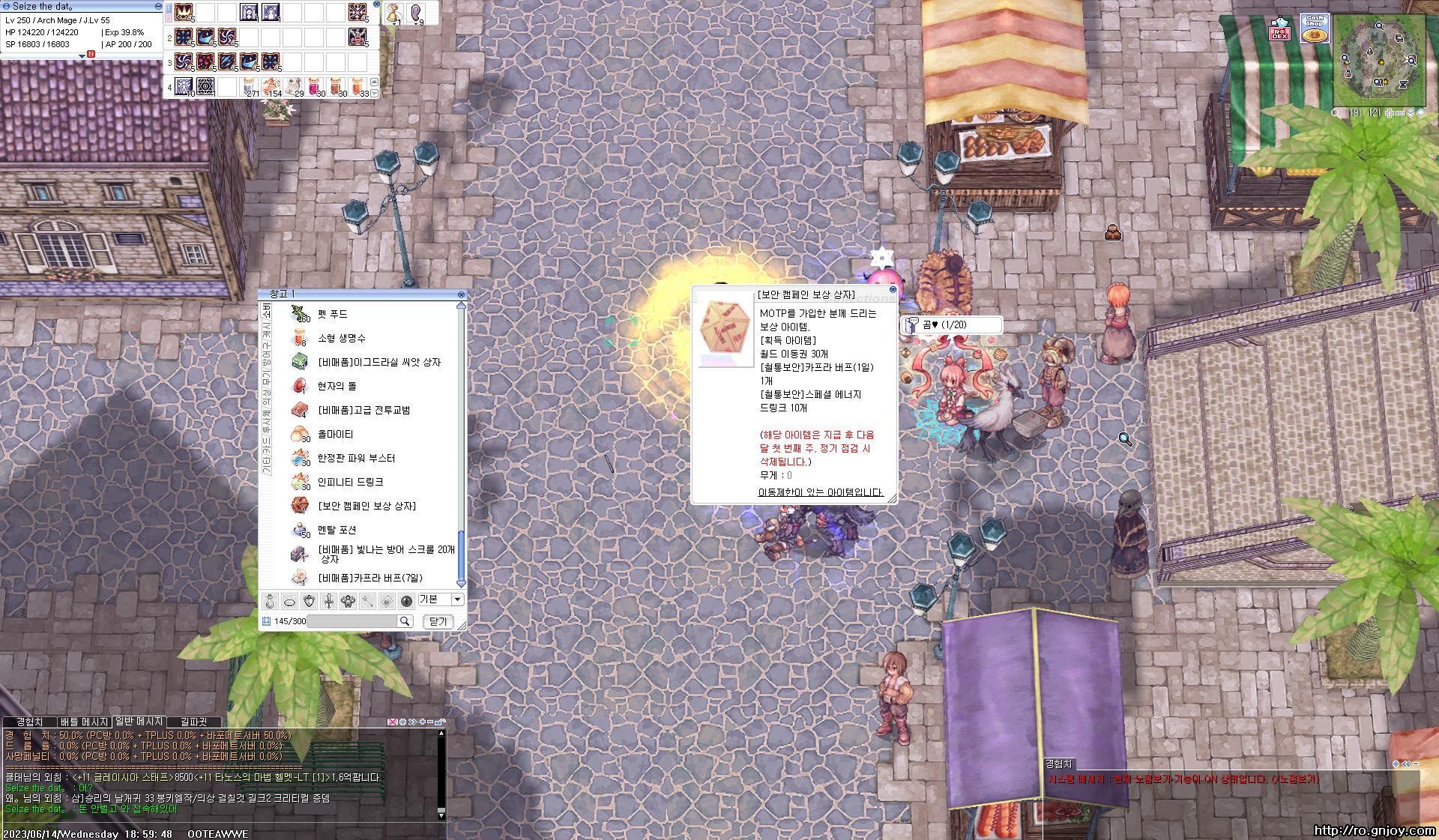
Task: Choose 멘탈 포션 in the storage list
Action: 337,530
